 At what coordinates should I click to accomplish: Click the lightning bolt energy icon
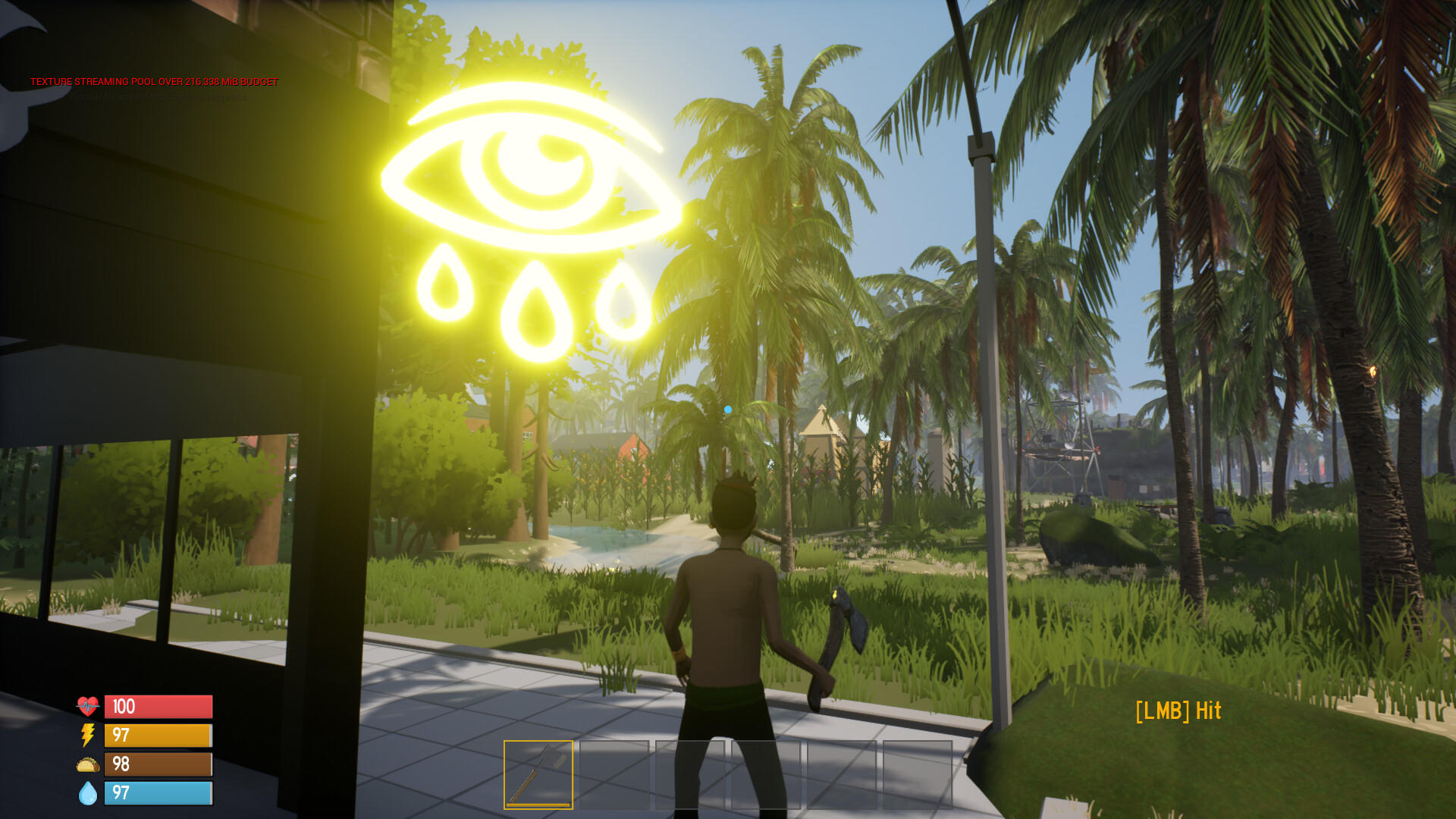point(86,736)
